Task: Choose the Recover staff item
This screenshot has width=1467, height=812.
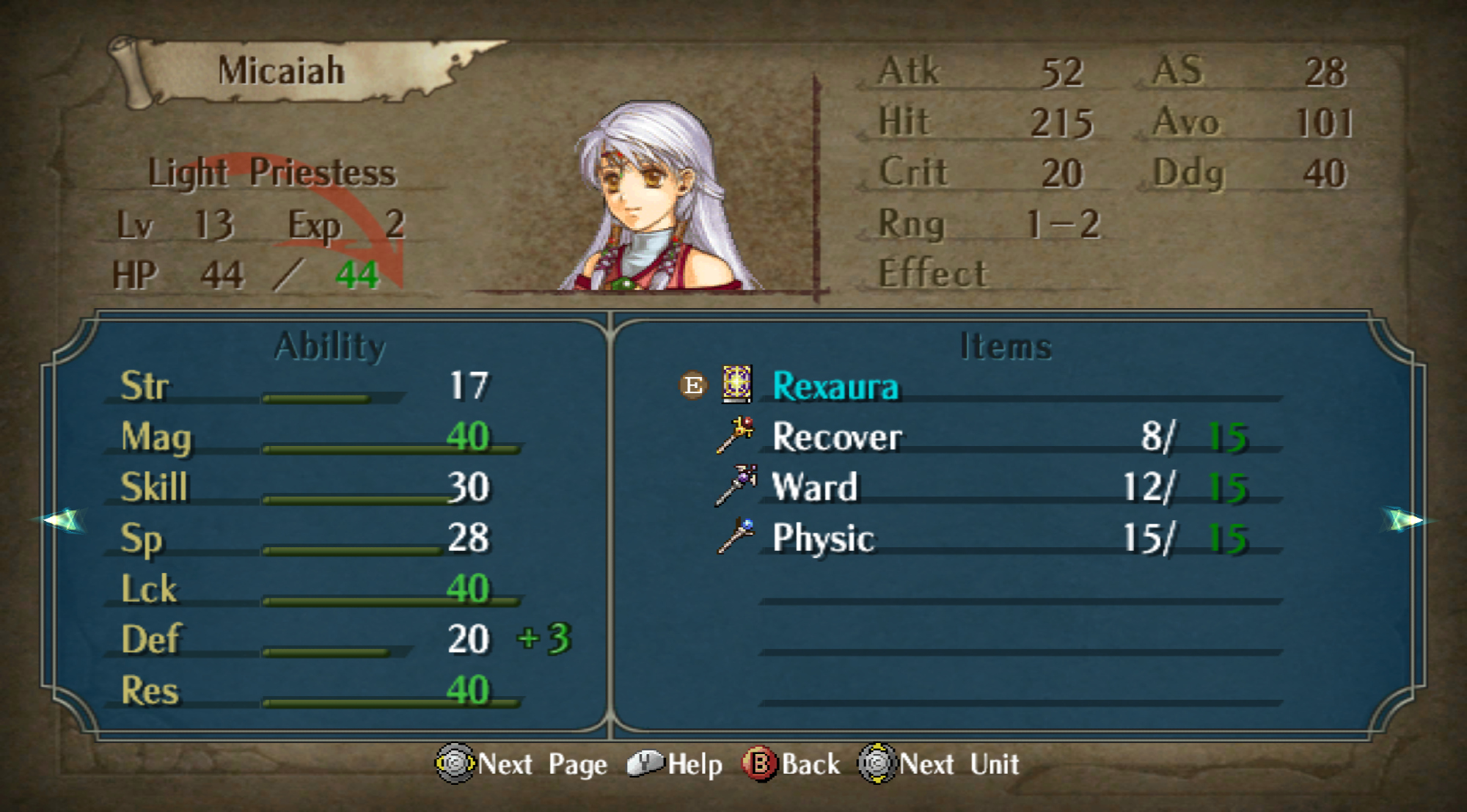Action: tap(836, 437)
